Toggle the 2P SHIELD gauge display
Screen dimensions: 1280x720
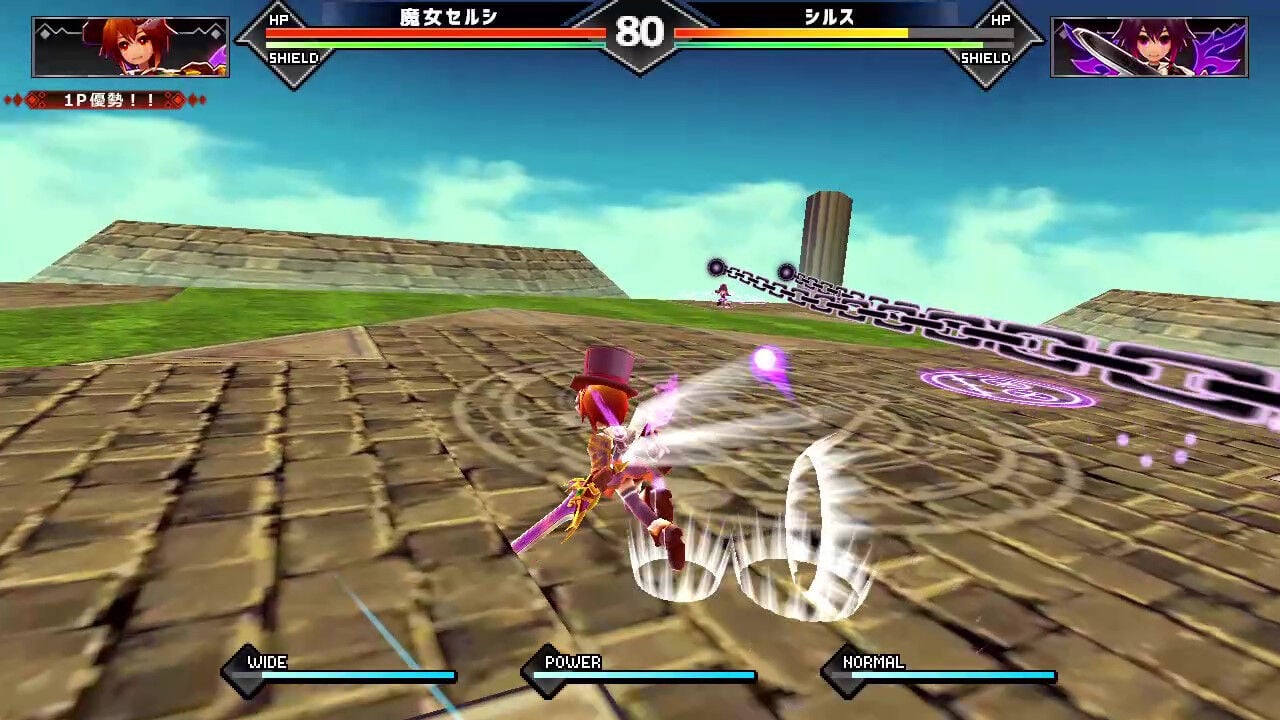988,58
